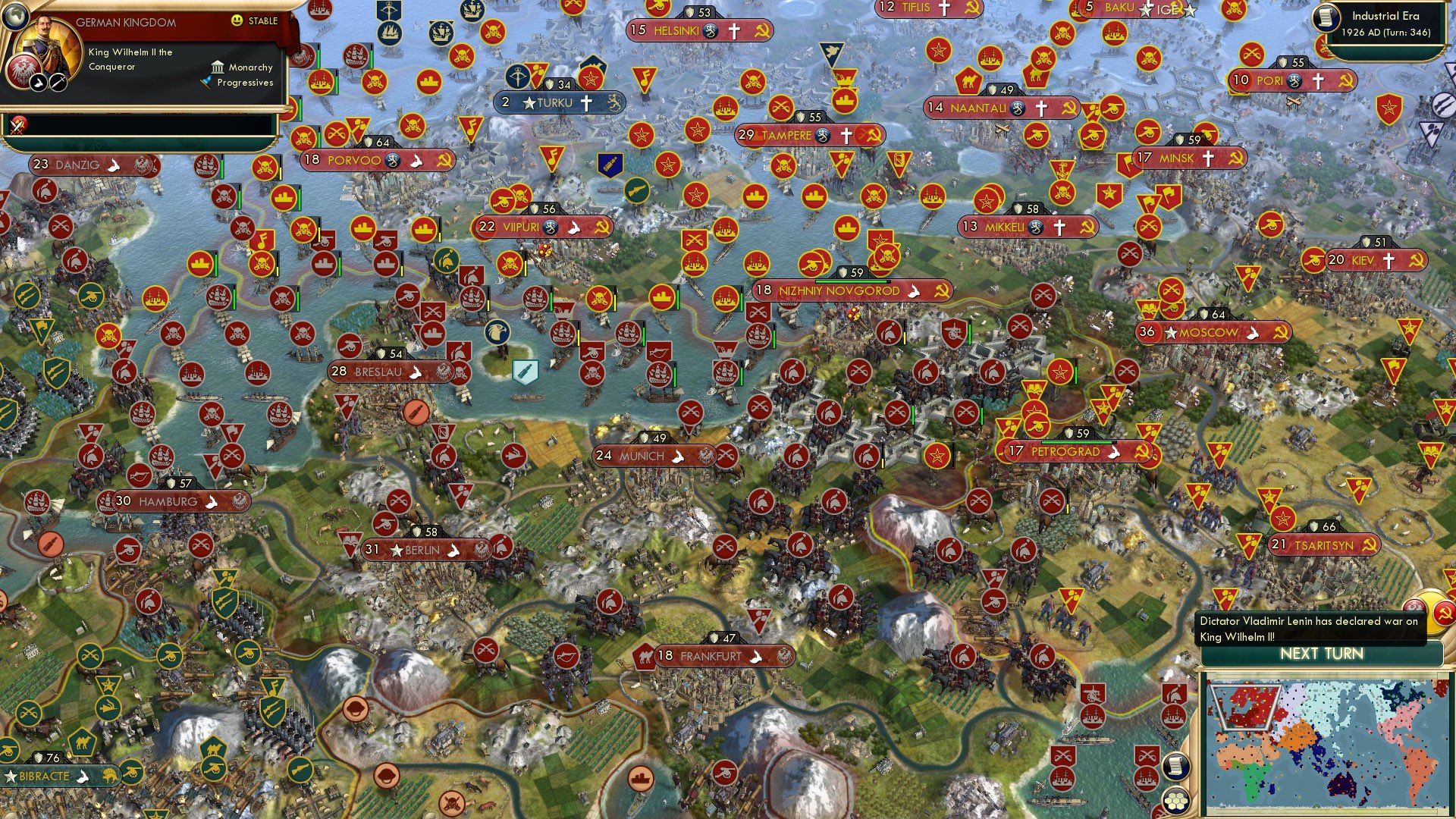Click the STABLE happiness smiley indicator
Image resolution: width=1456 pixels, height=819 pixels.
238,22
